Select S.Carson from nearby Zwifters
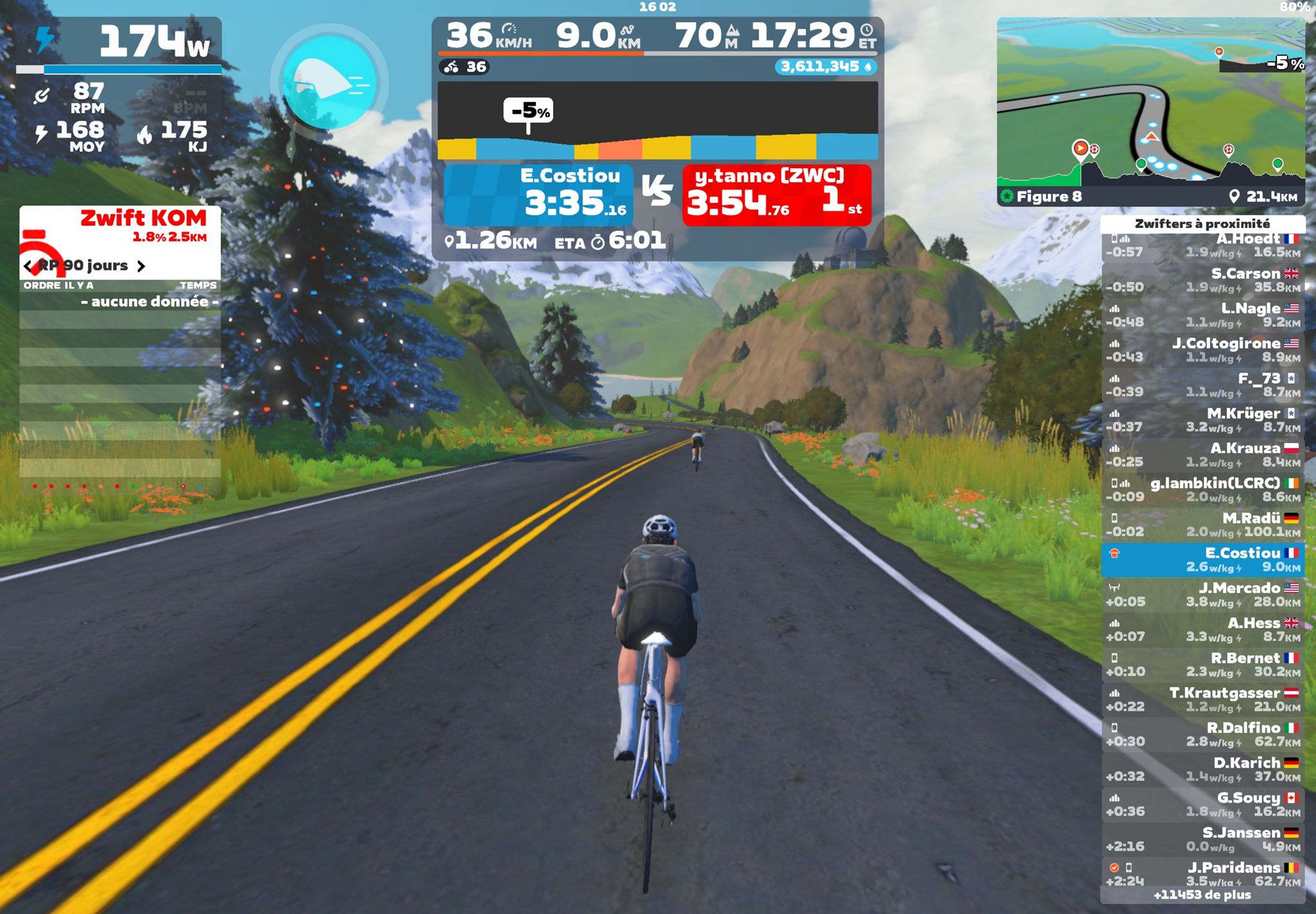Image resolution: width=1316 pixels, height=914 pixels. point(1202,281)
